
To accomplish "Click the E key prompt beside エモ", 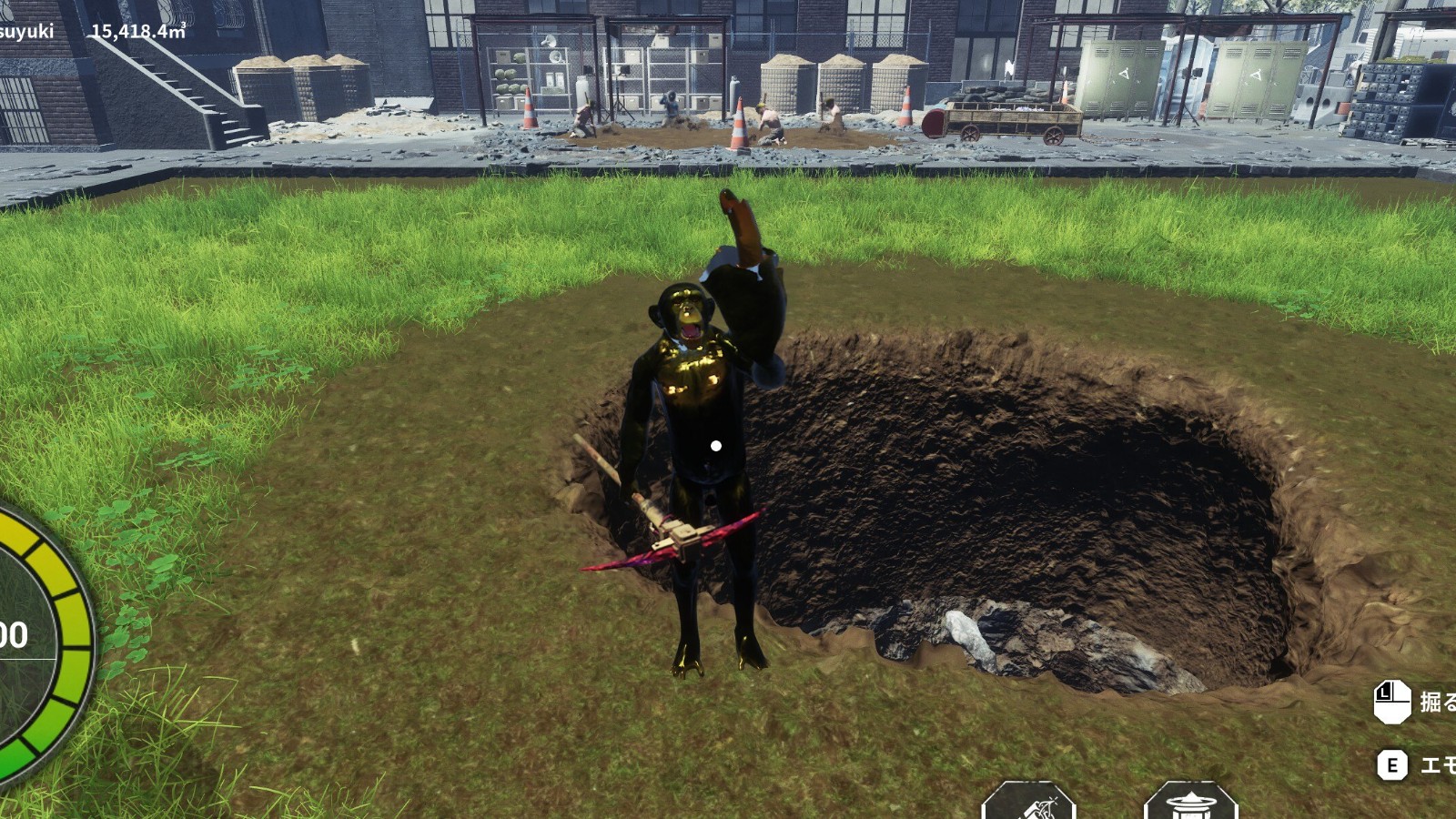I will pyautogui.click(x=1391, y=765).
